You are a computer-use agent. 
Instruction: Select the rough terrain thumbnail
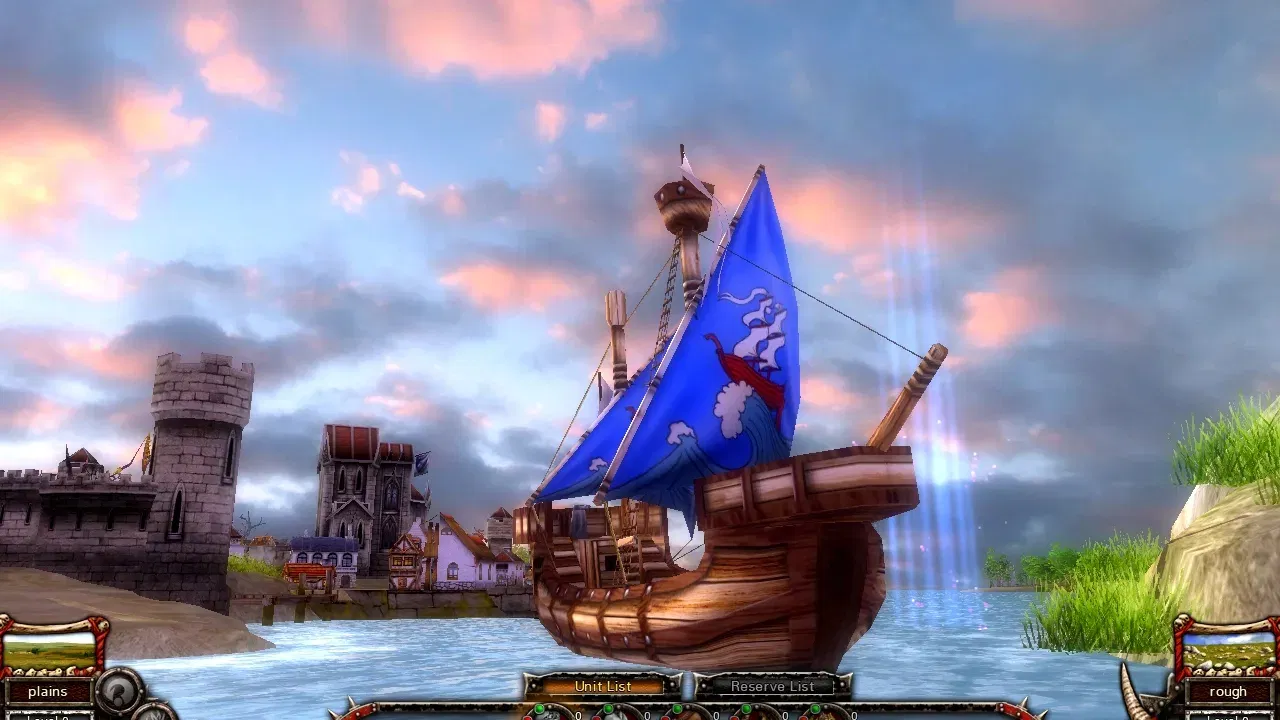tap(1228, 650)
